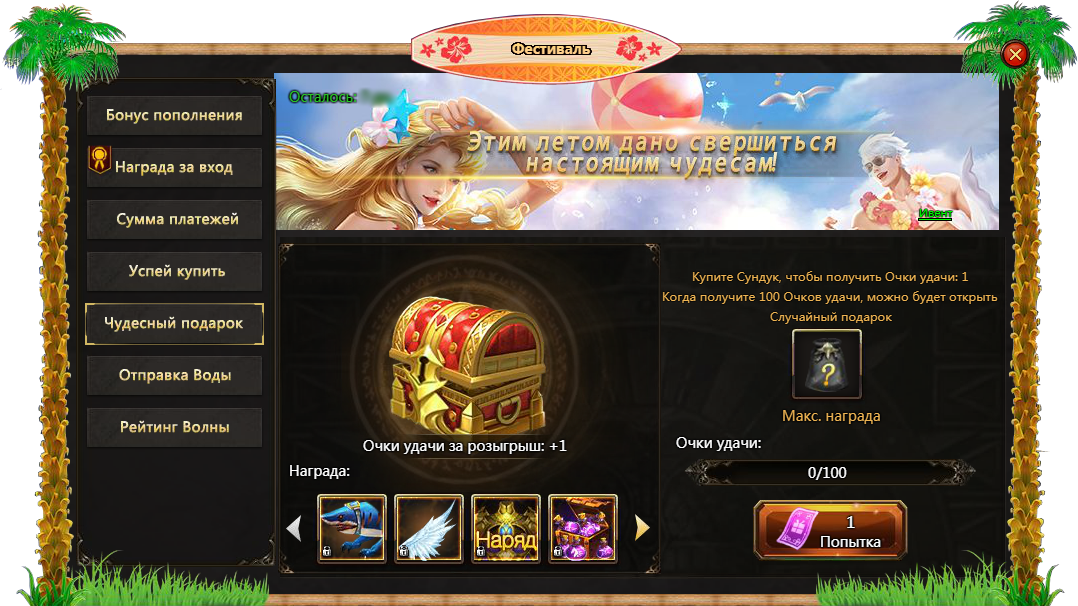Select the purple gem chest reward
The height and width of the screenshot is (606, 1078).
pyautogui.click(x=583, y=529)
